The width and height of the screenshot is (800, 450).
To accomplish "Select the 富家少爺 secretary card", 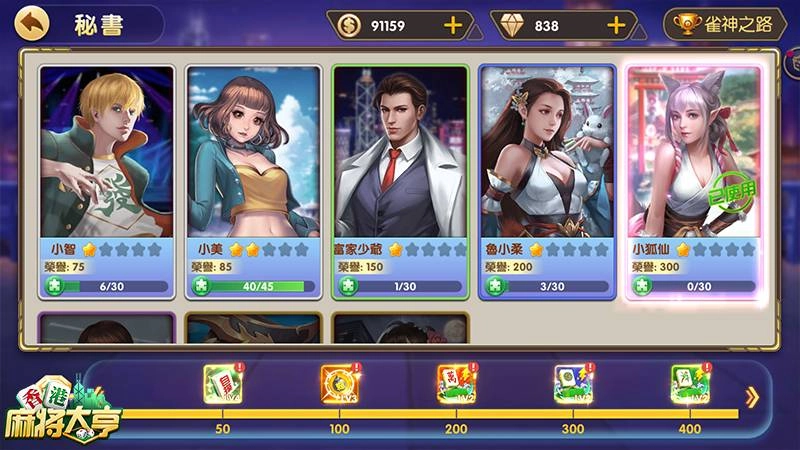I will pos(400,160).
